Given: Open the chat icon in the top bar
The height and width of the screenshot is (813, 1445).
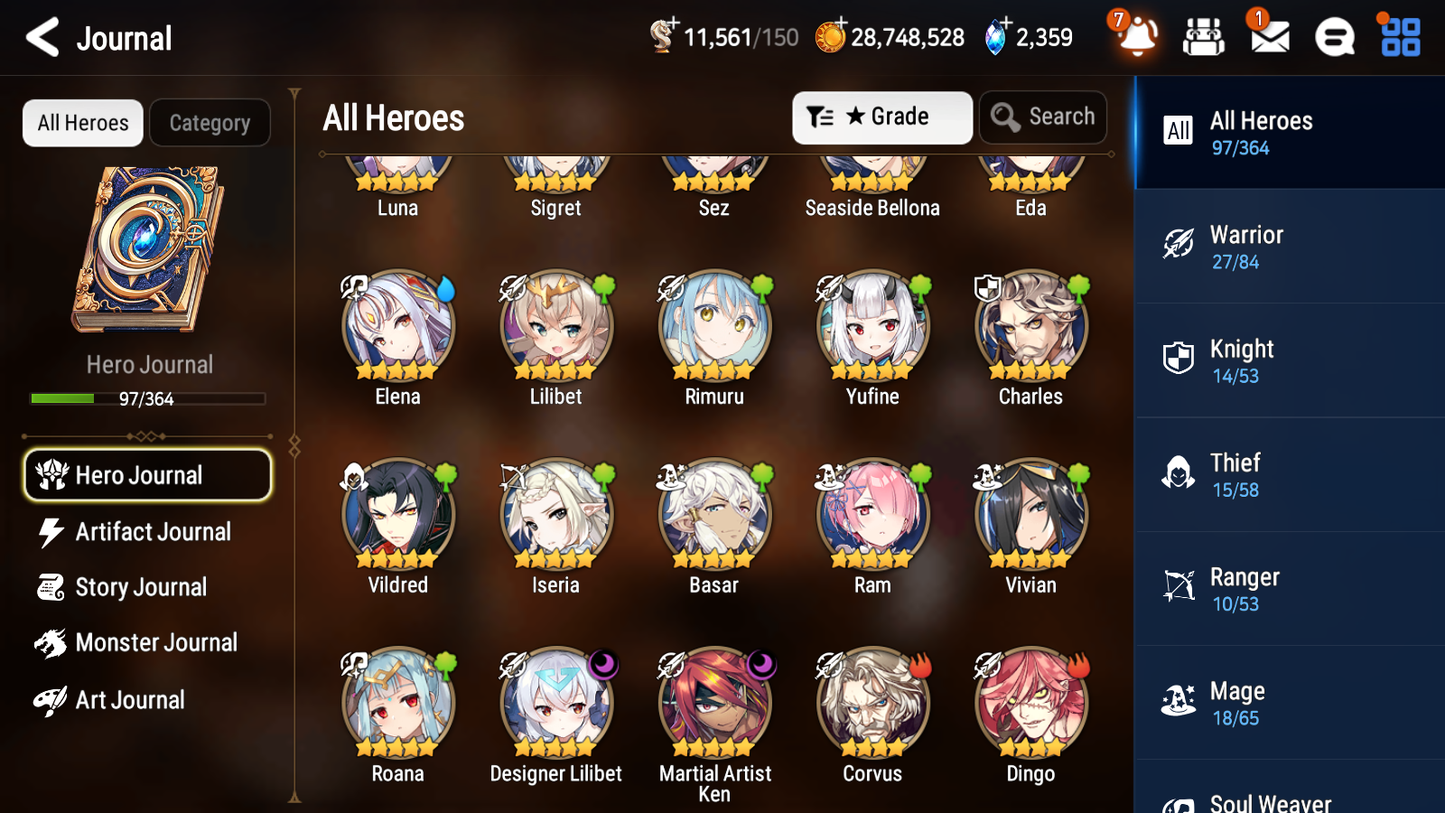Looking at the screenshot, I should click(1334, 36).
